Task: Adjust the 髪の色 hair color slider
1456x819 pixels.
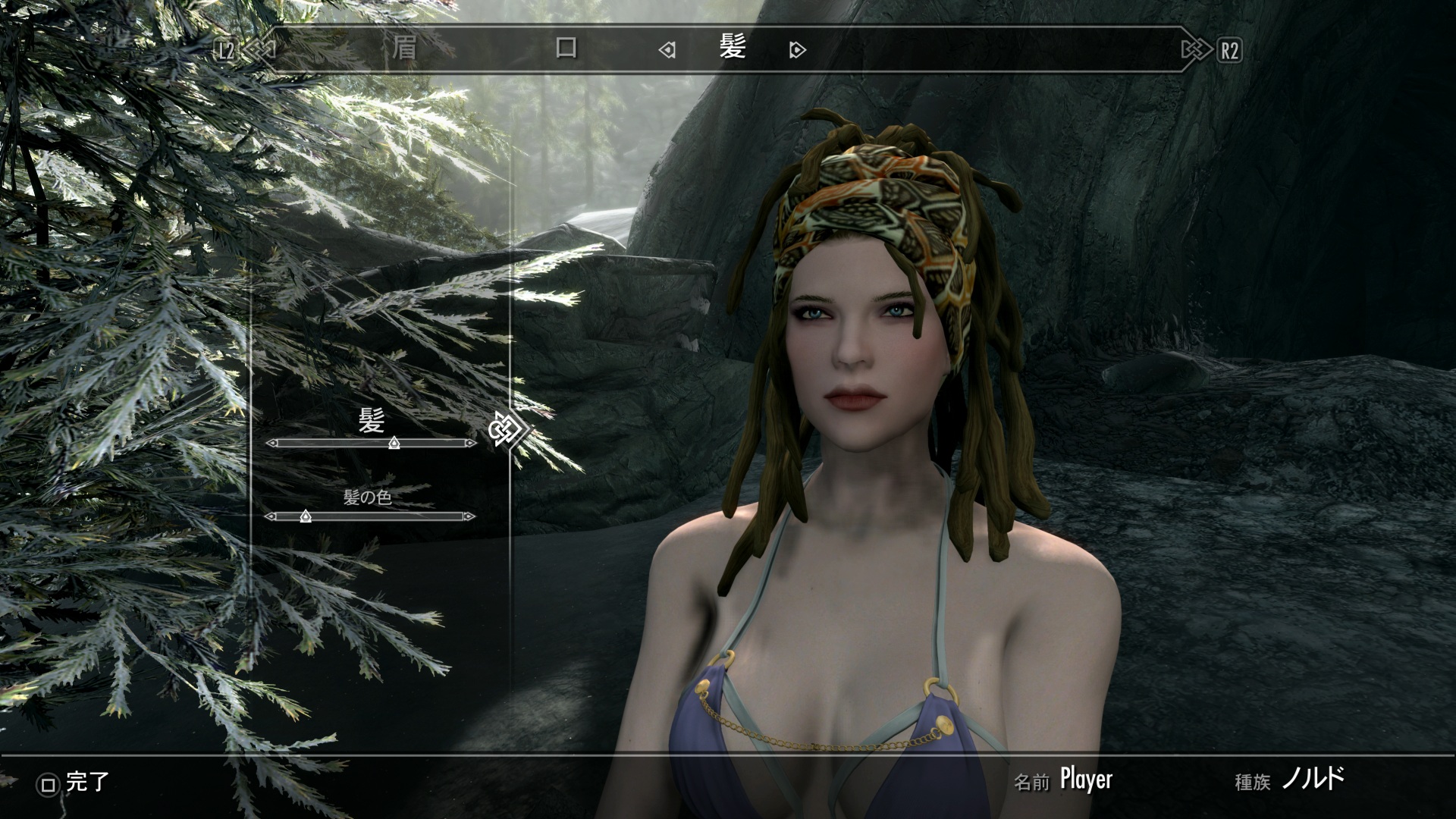Action: point(306,516)
